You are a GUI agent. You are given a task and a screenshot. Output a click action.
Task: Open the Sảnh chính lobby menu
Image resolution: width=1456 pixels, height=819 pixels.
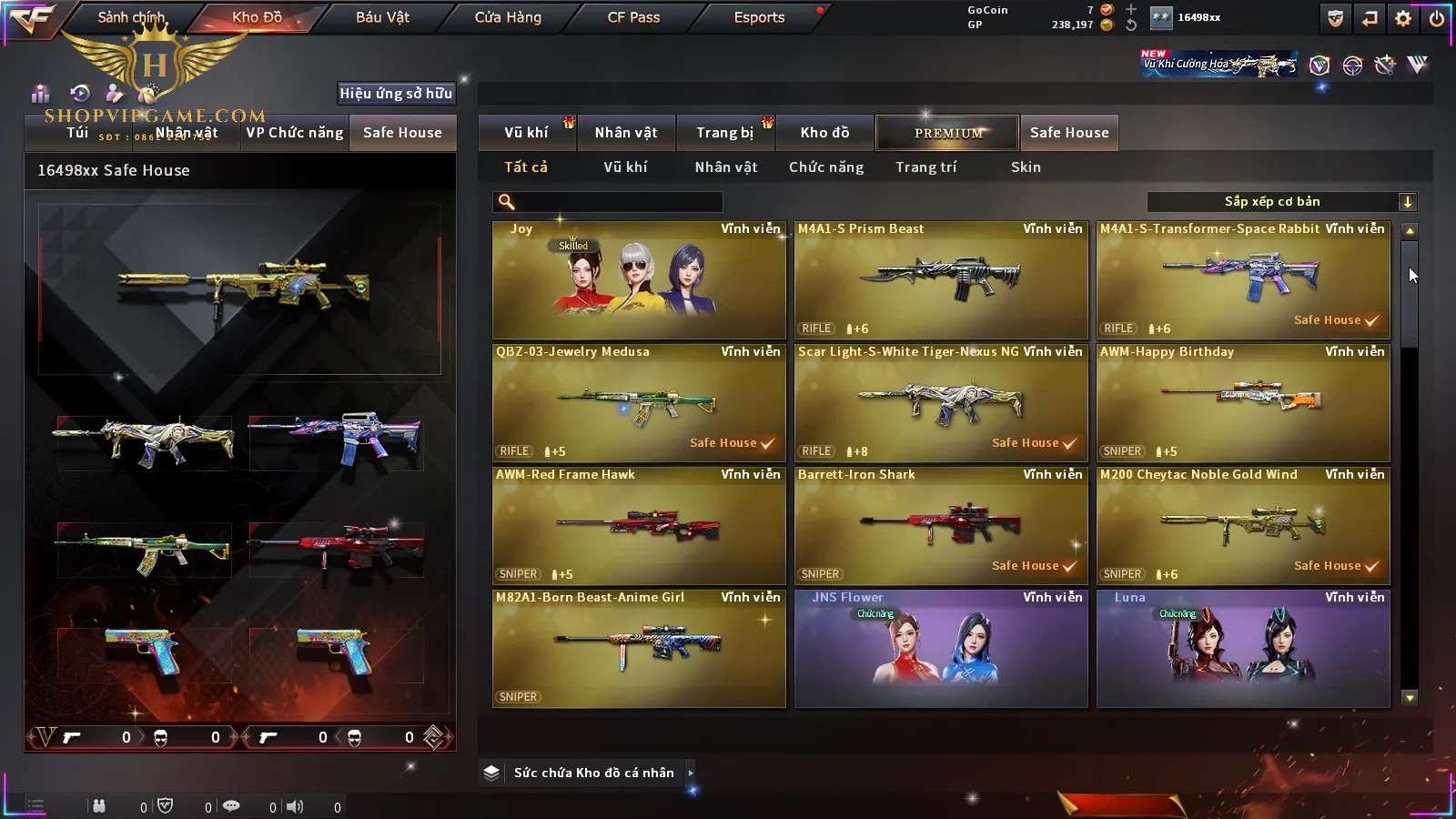(x=131, y=17)
